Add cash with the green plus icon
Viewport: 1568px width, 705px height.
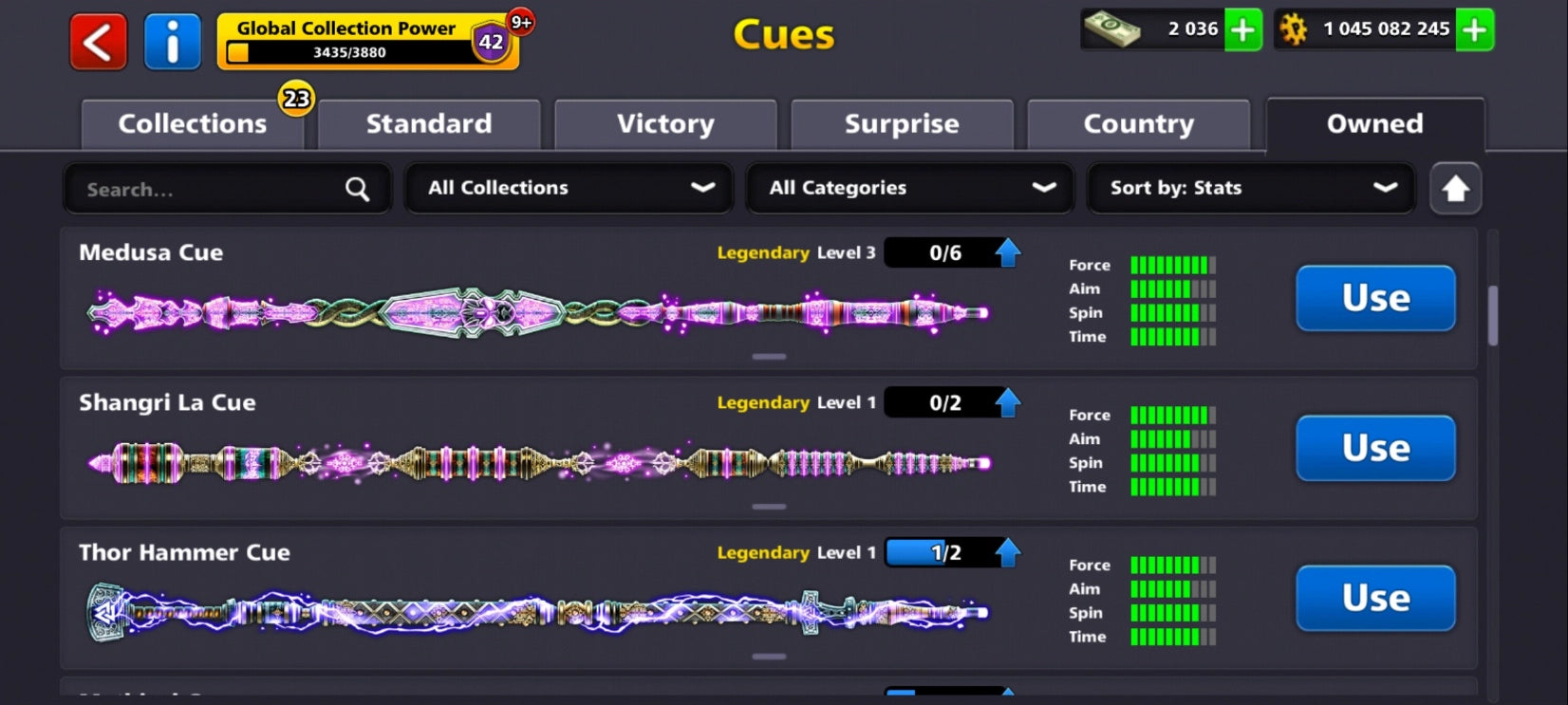click(x=1242, y=29)
